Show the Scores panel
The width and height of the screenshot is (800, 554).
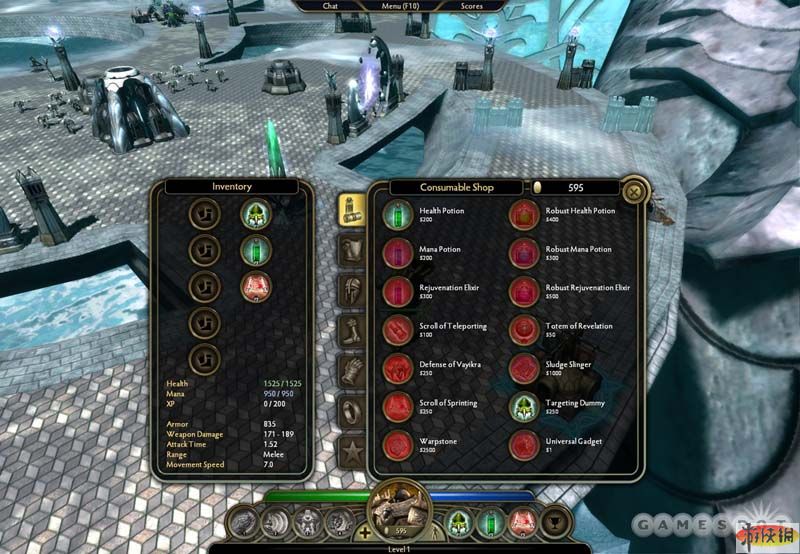[x=471, y=6]
